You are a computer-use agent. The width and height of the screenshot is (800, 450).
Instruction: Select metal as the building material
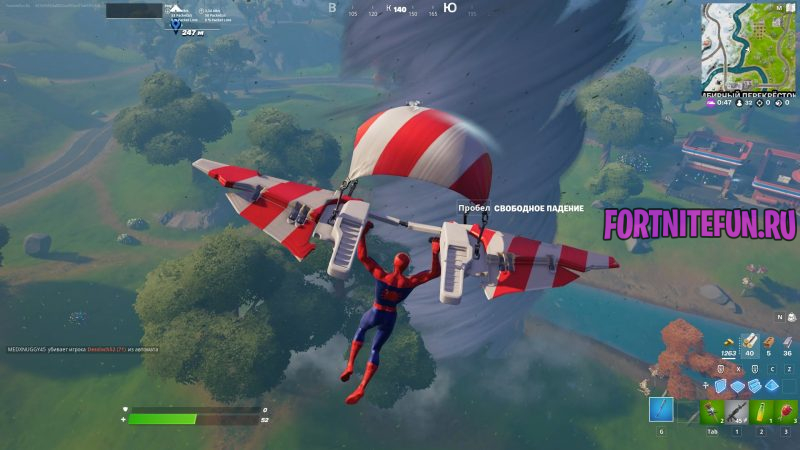(x=788, y=341)
